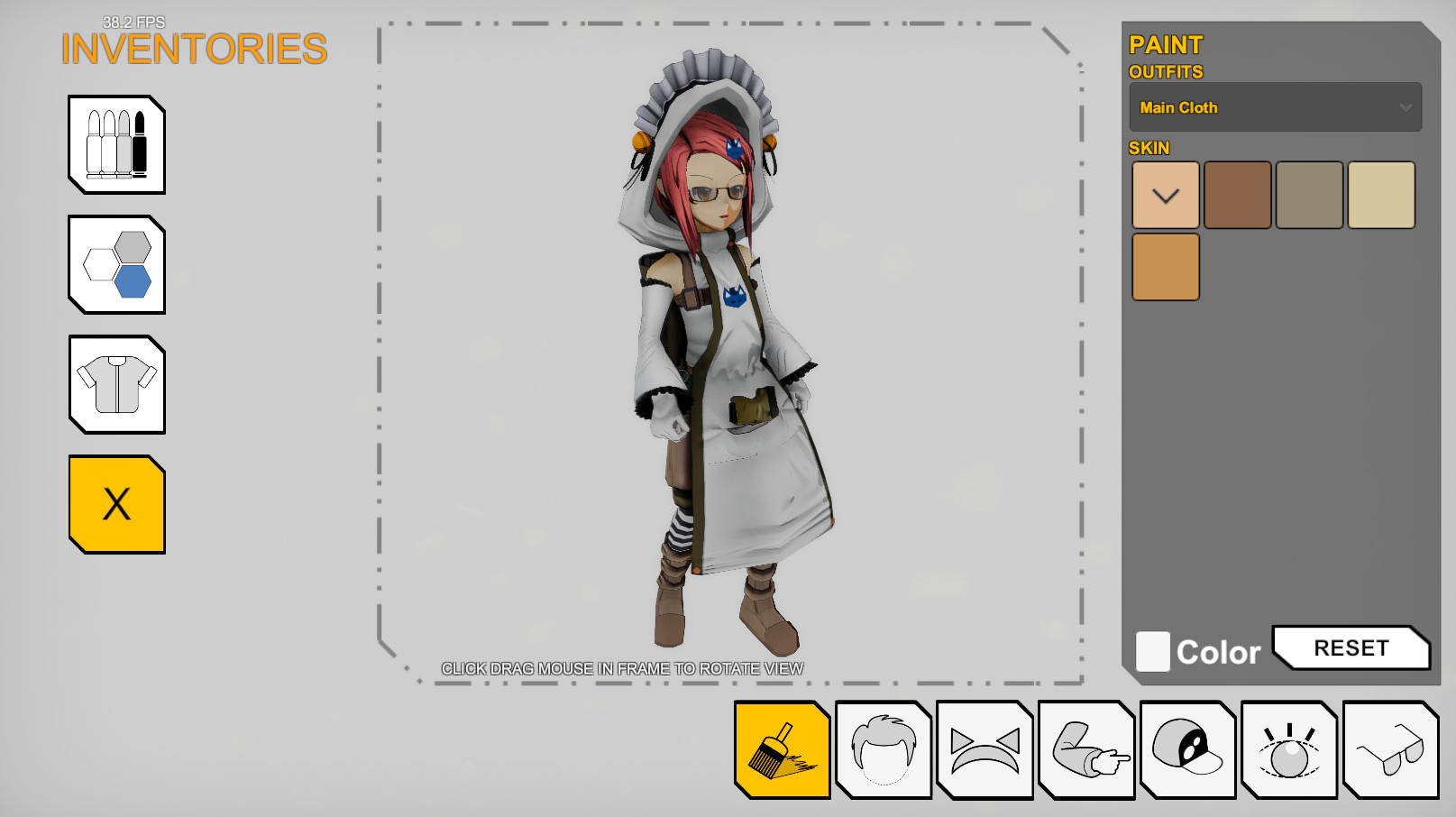Click the yellow X inventory slot

[116, 503]
